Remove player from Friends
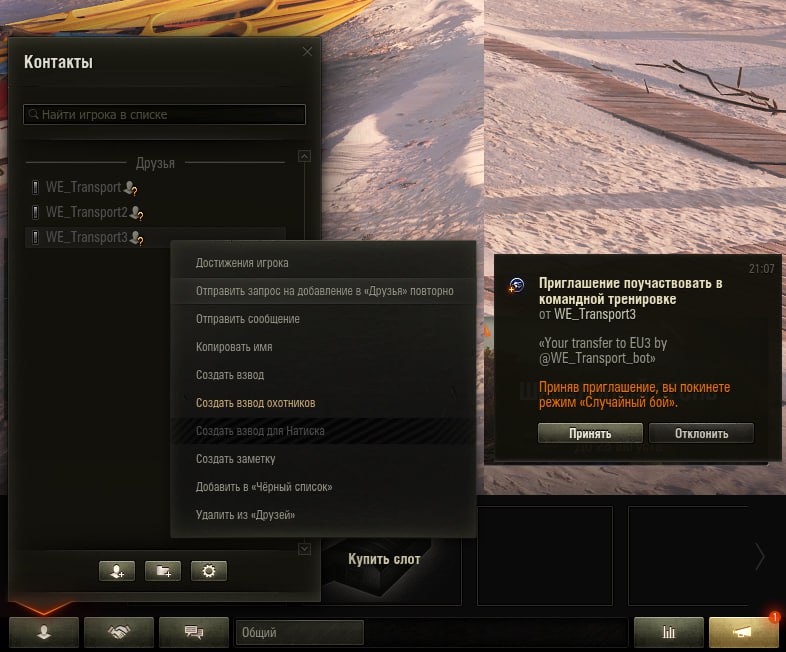 coord(245,515)
